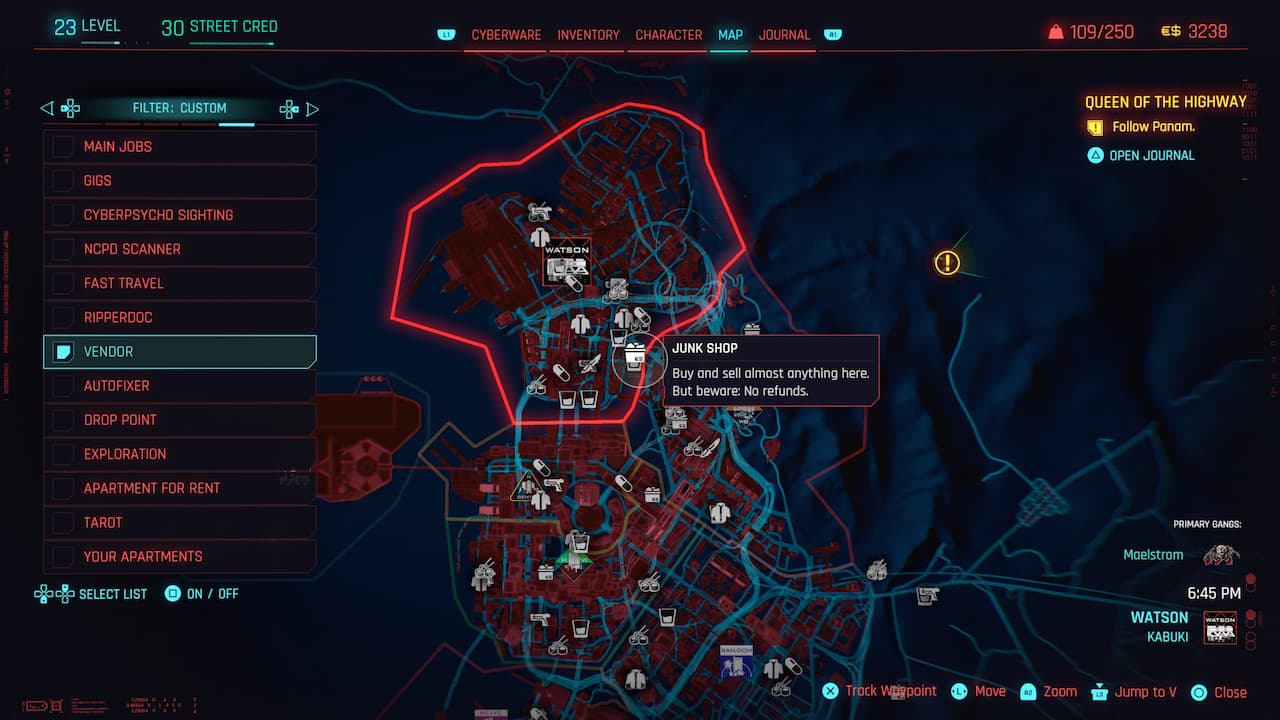Image resolution: width=1280 pixels, height=720 pixels.
Task: Switch to the Inventory tab
Action: pyautogui.click(x=588, y=34)
